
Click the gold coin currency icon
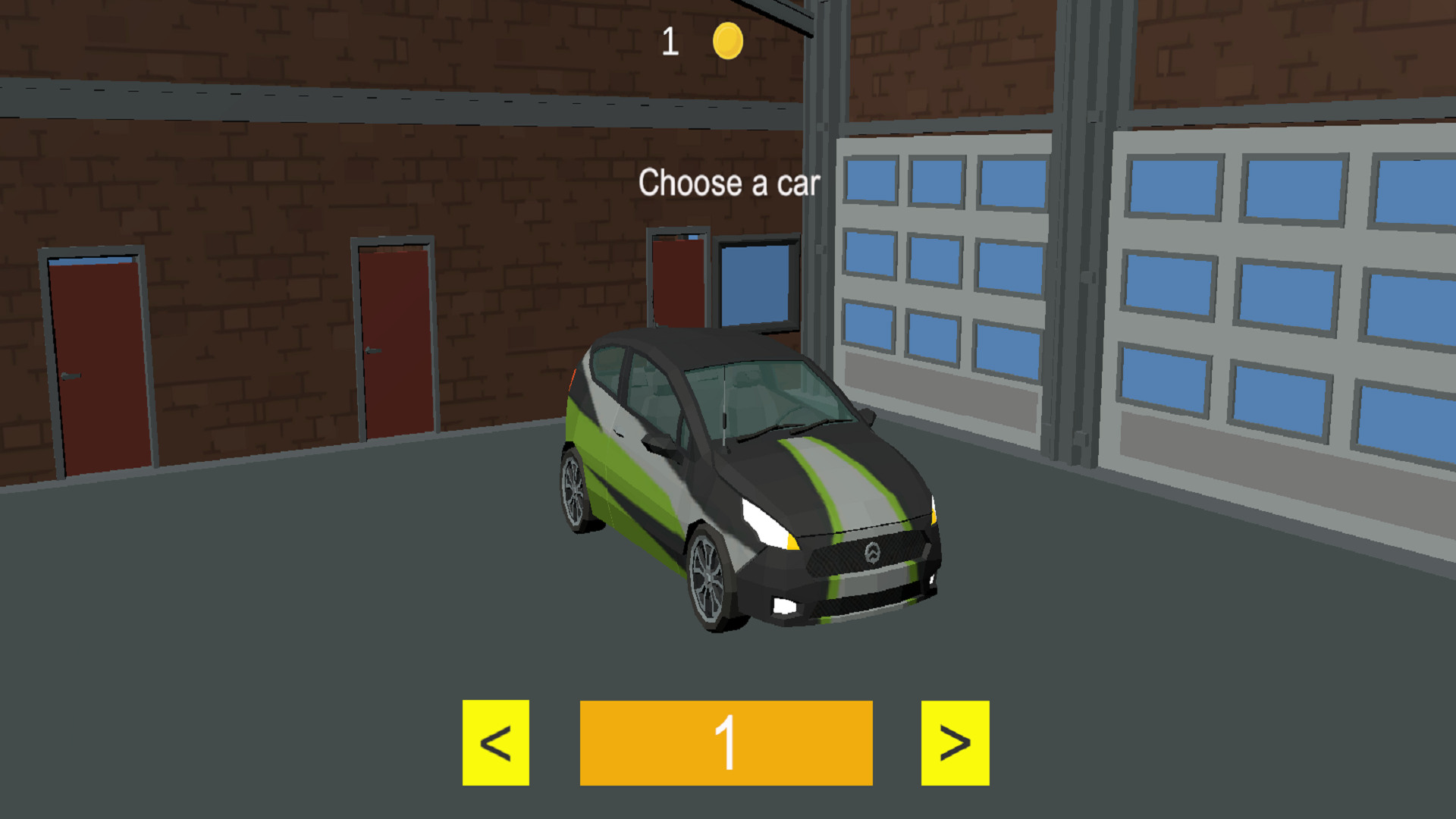[x=727, y=42]
